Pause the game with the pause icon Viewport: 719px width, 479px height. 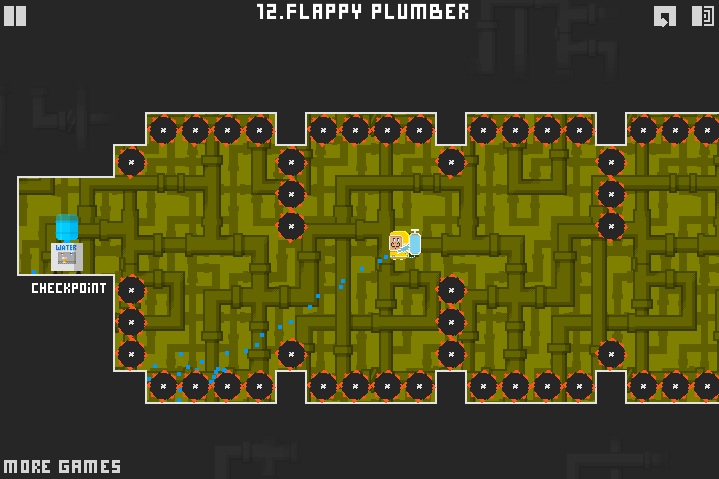click(x=15, y=15)
